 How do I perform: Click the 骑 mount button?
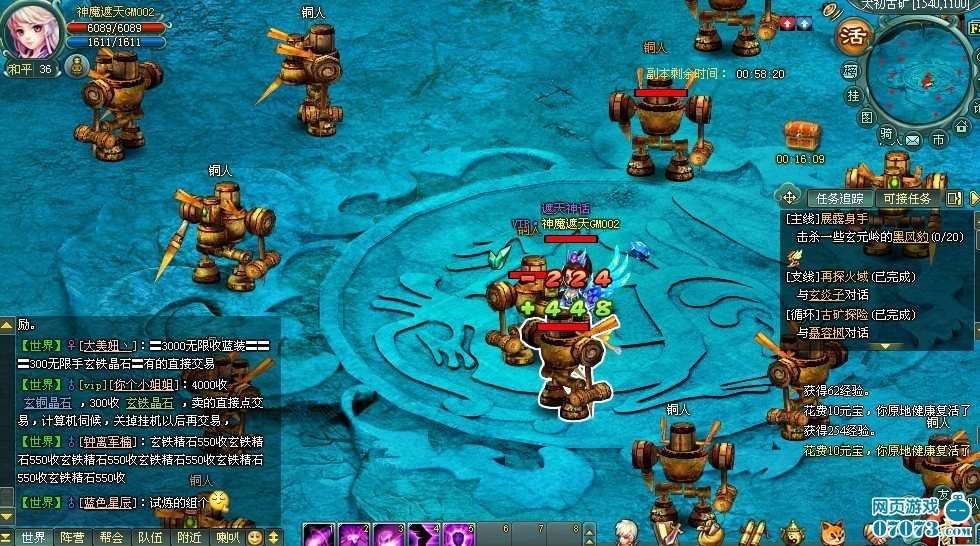pyautogui.click(x=886, y=132)
